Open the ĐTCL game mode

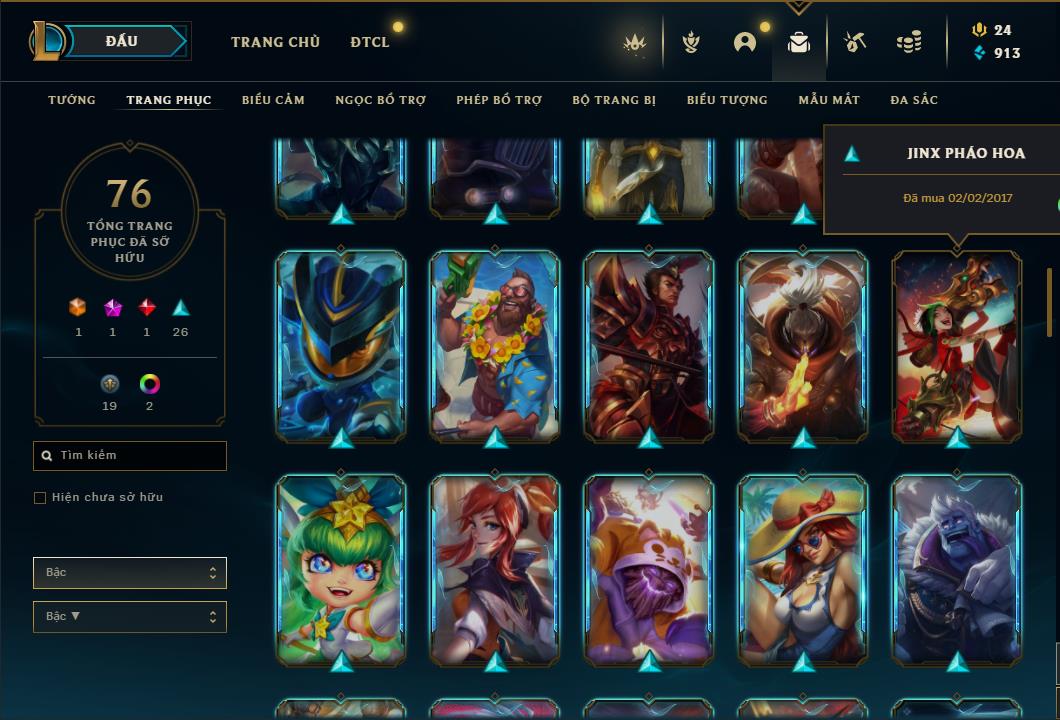[370, 42]
